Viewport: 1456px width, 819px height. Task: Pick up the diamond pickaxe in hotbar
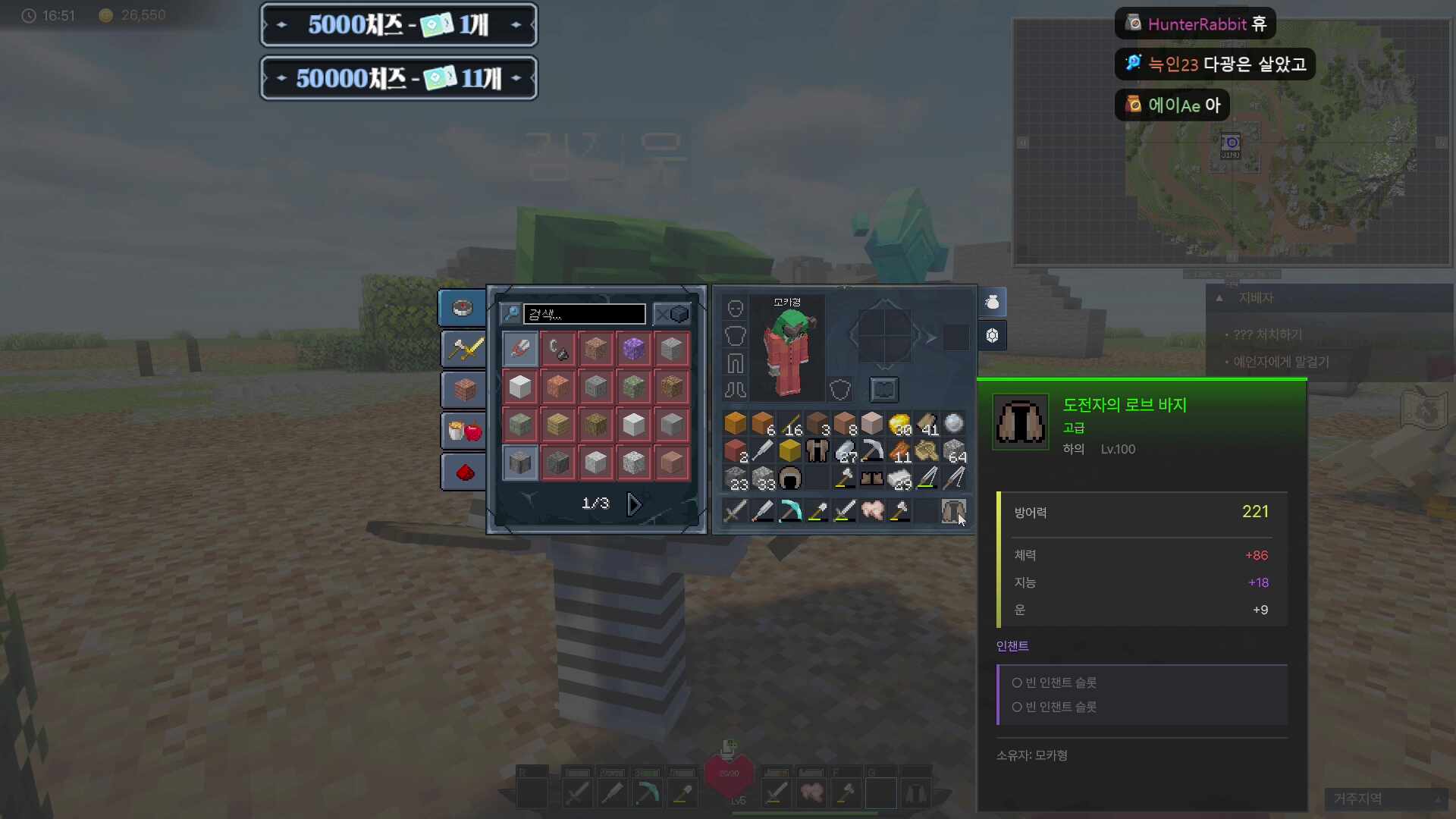790,510
